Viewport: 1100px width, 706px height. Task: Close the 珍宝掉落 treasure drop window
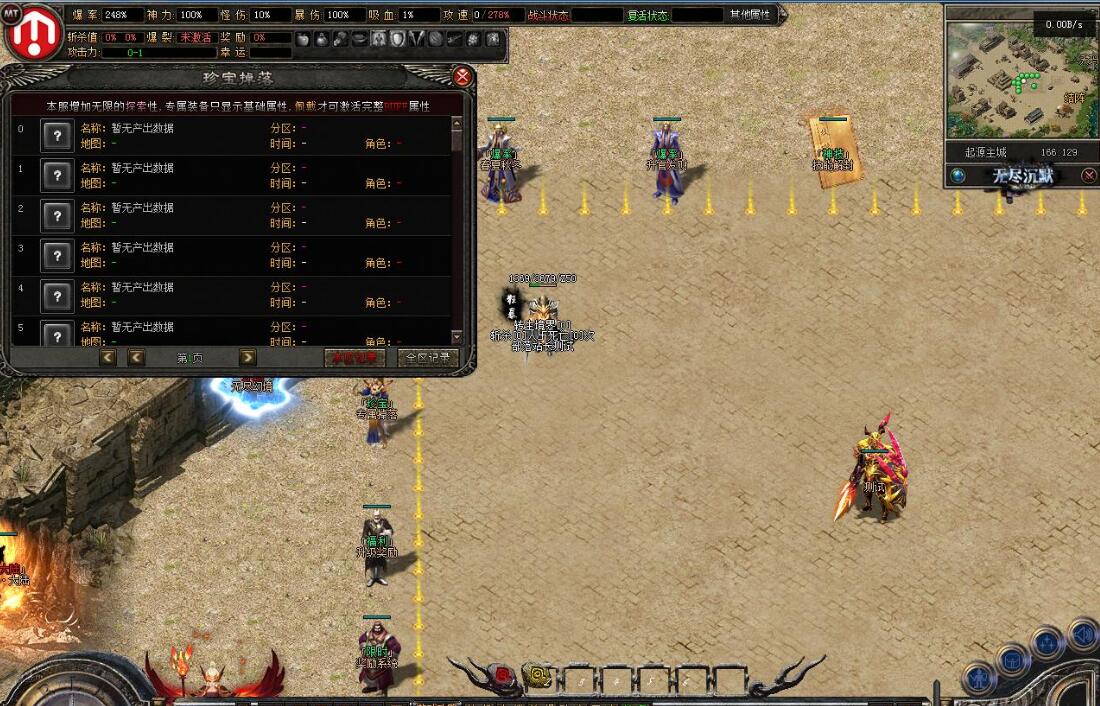point(462,77)
